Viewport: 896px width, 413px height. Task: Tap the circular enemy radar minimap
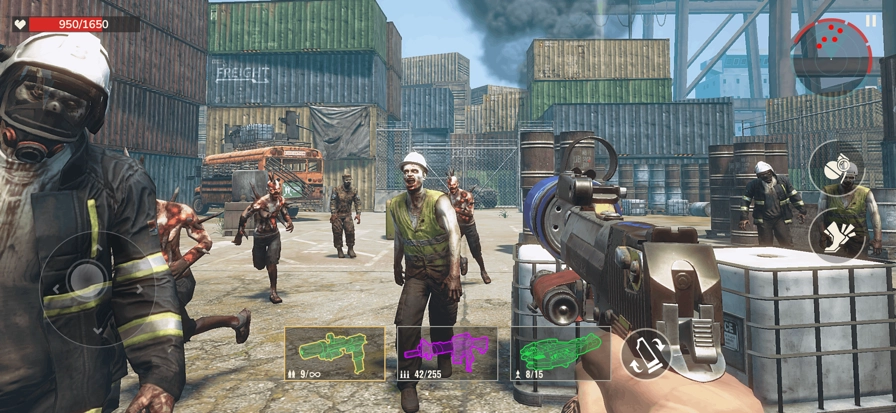831,54
